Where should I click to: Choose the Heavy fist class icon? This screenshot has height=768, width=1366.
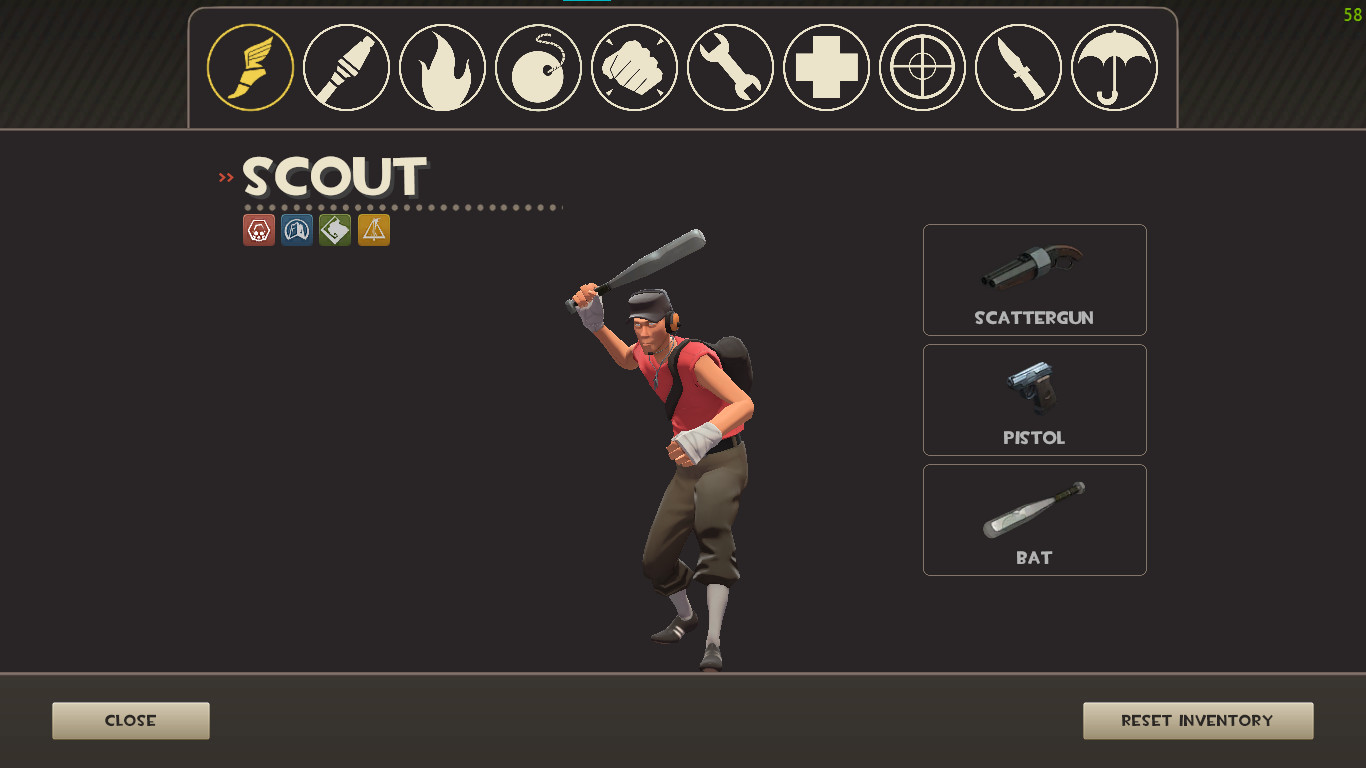[x=633, y=66]
